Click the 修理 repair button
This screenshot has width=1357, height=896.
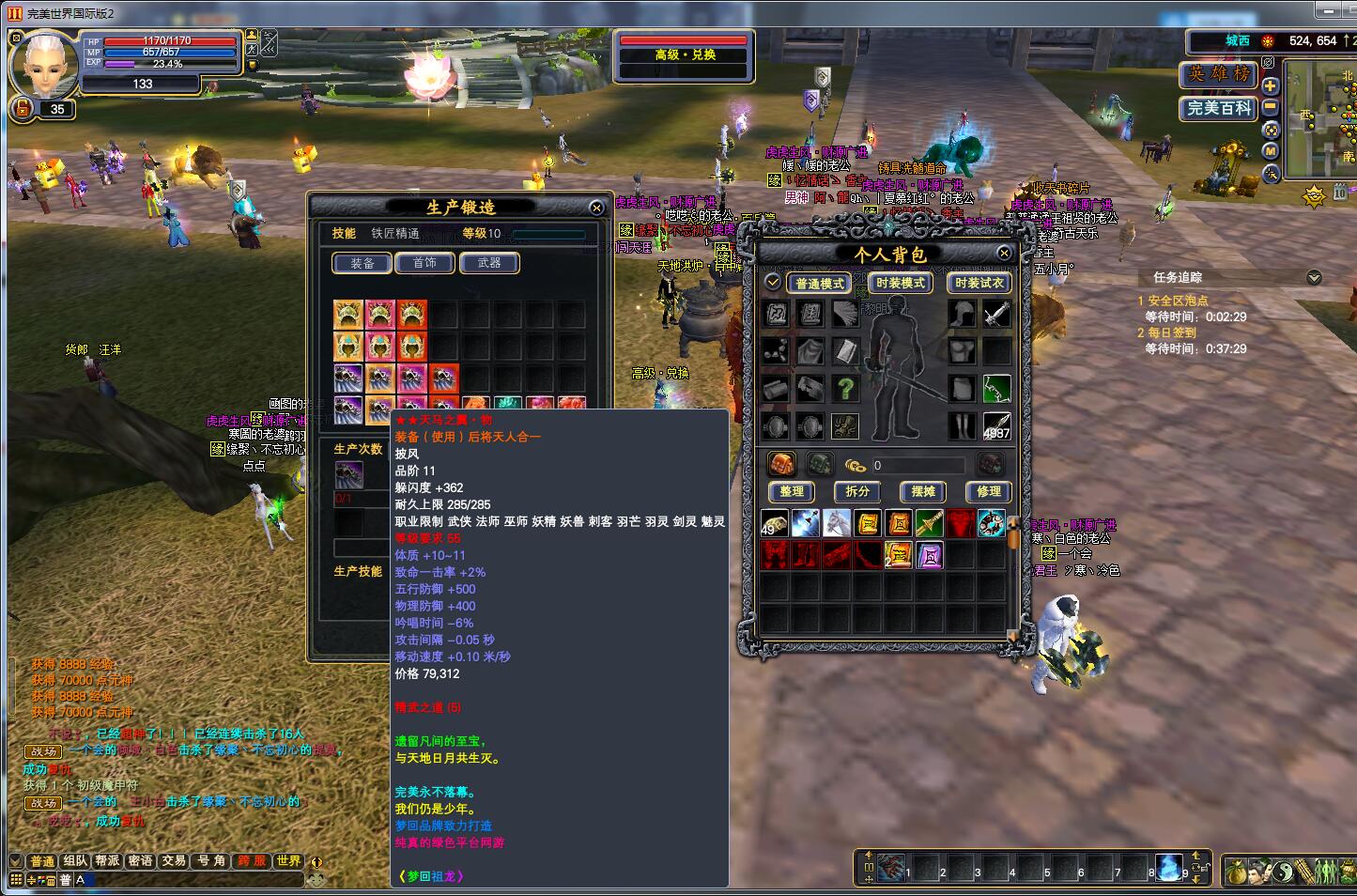988,491
